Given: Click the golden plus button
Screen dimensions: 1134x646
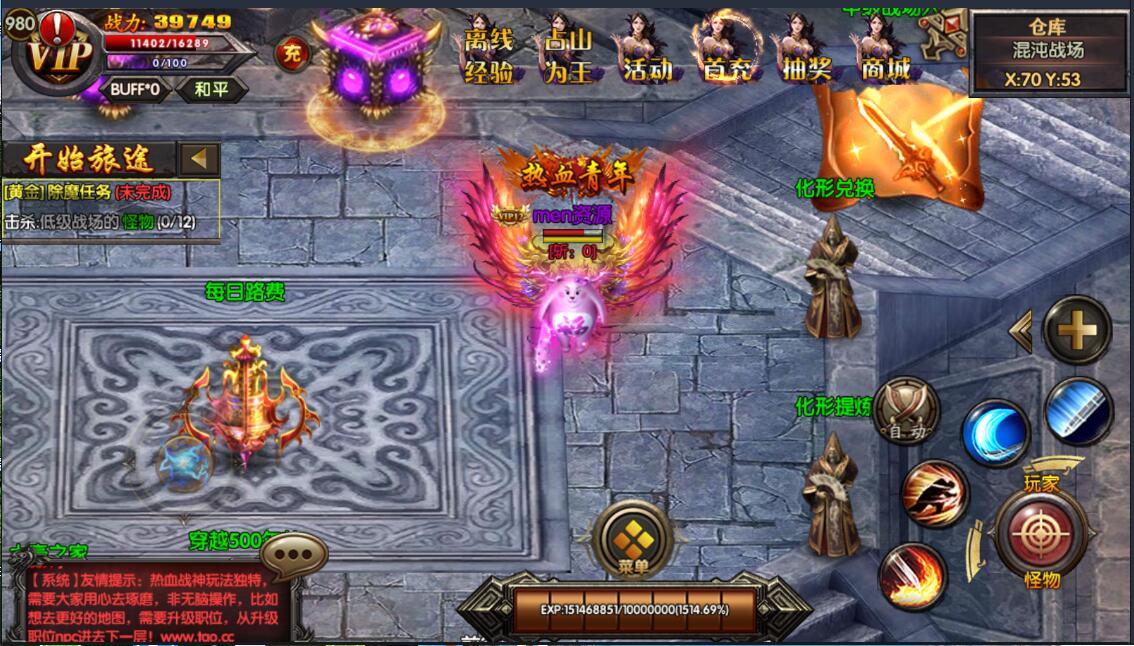Looking at the screenshot, I should pyautogui.click(x=1077, y=329).
